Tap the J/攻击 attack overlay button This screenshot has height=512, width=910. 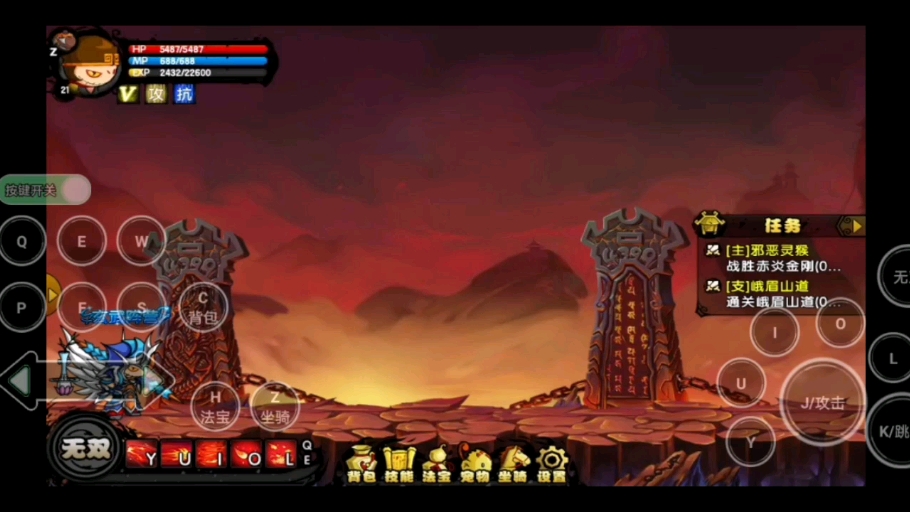click(x=823, y=403)
